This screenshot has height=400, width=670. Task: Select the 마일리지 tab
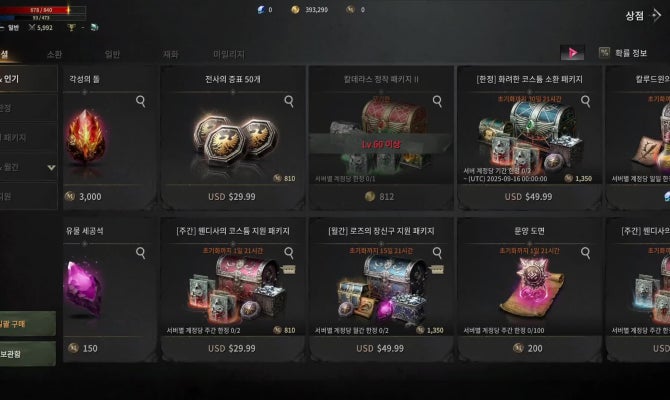[229, 54]
